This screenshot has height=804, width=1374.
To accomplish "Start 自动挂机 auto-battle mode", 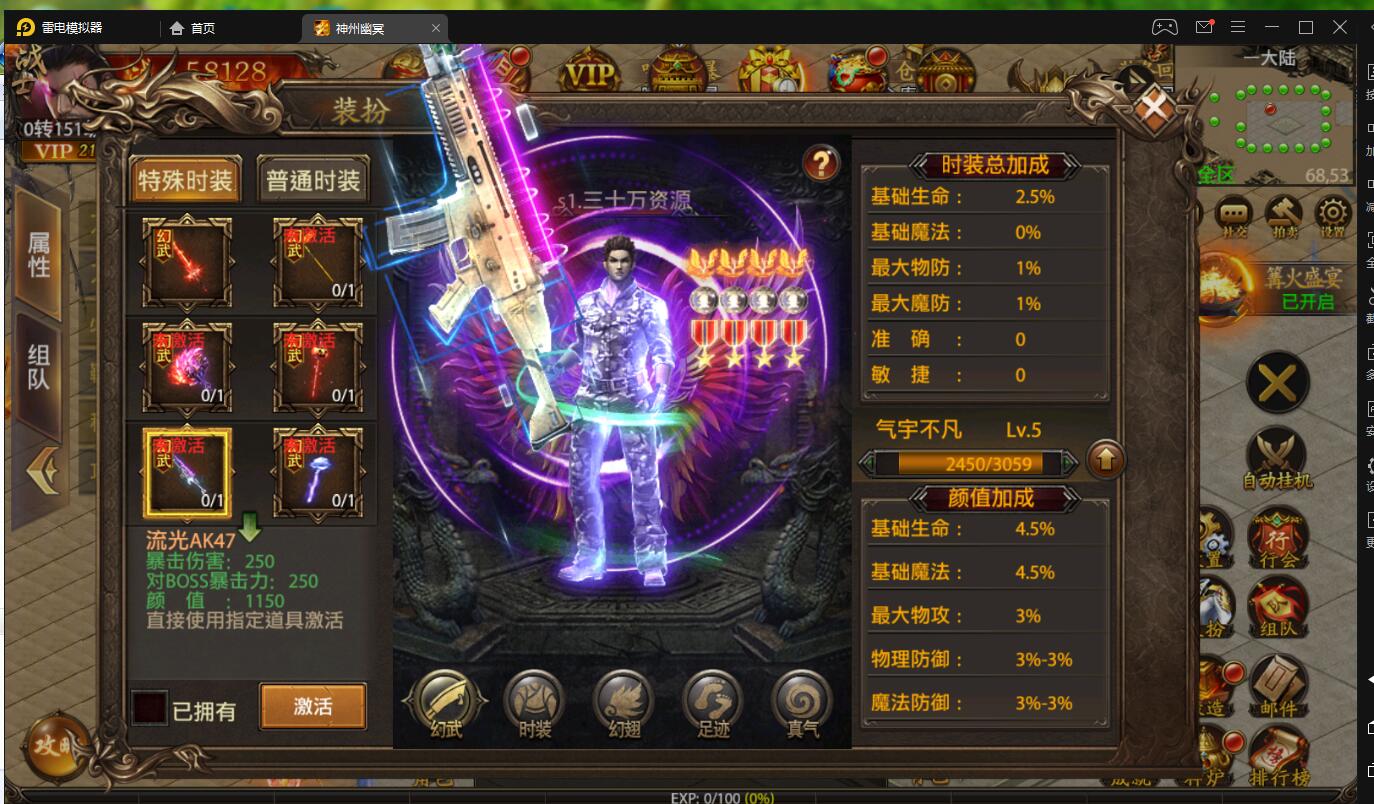I will click(x=1277, y=448).
